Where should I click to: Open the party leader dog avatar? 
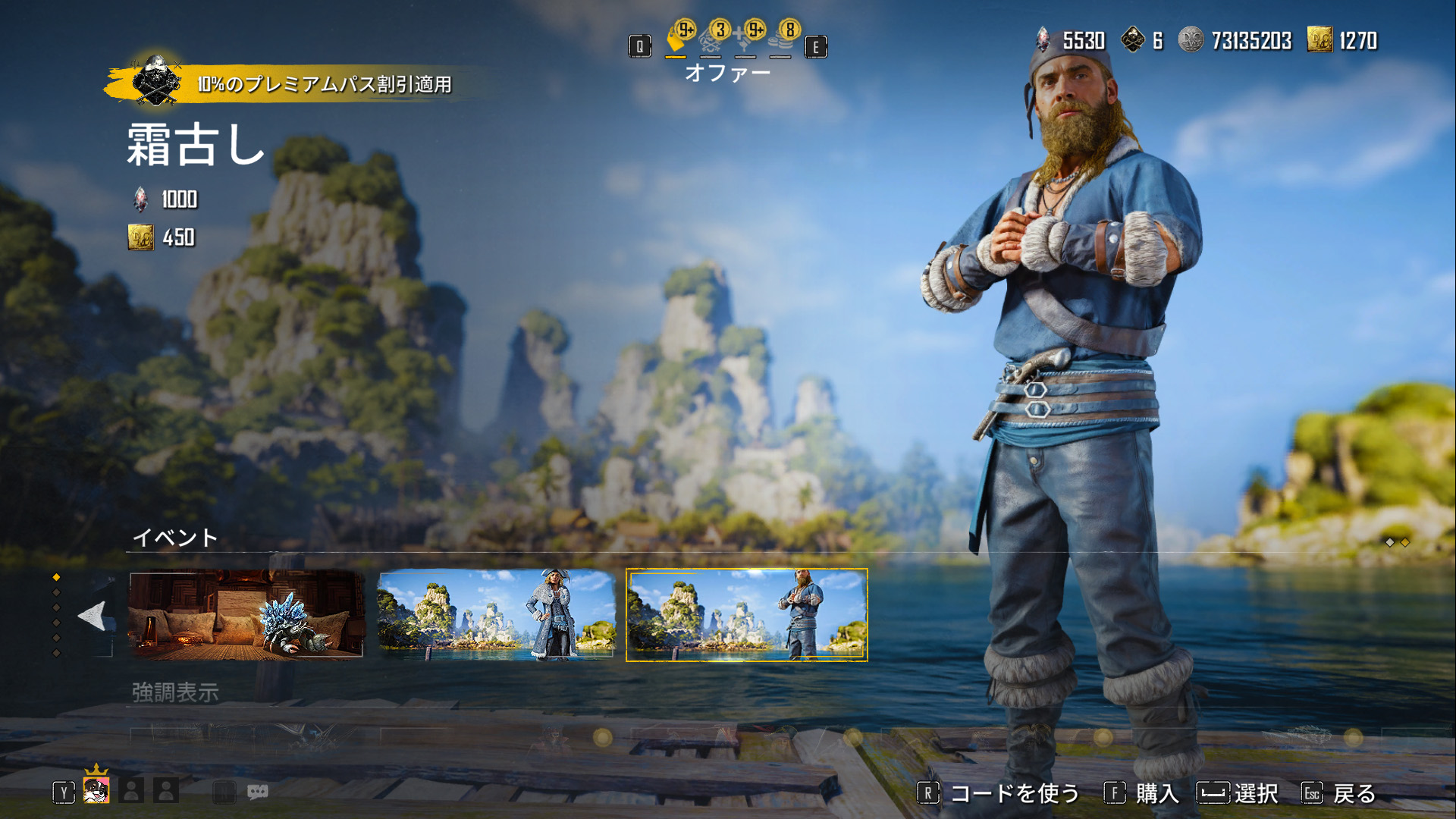pos(96,790)
